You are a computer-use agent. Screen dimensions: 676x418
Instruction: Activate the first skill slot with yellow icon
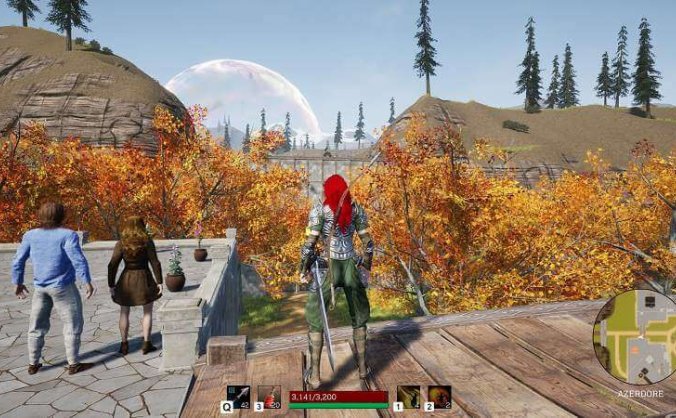(408, 397)
